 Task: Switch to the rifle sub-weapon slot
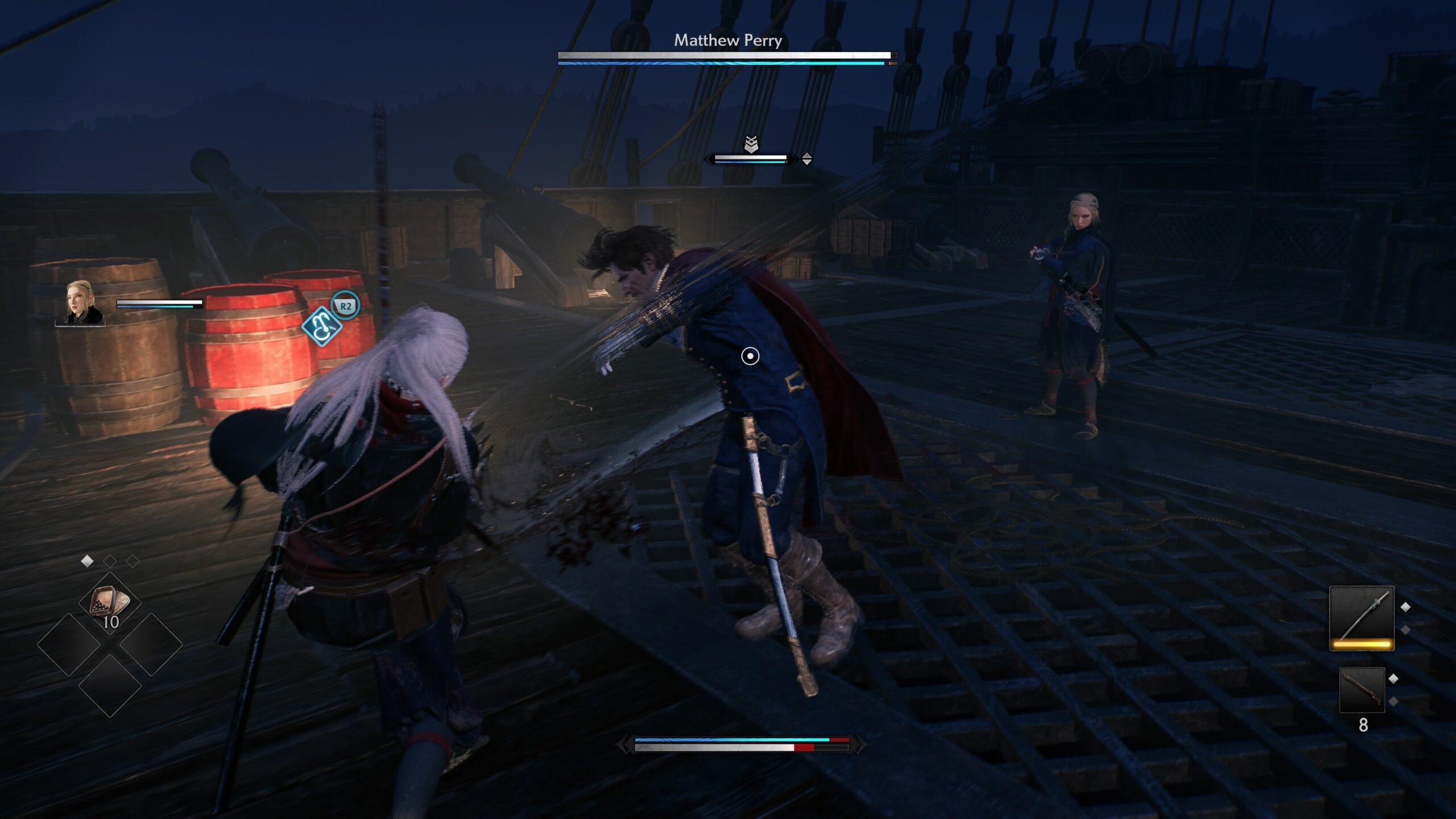[1362, 690]
